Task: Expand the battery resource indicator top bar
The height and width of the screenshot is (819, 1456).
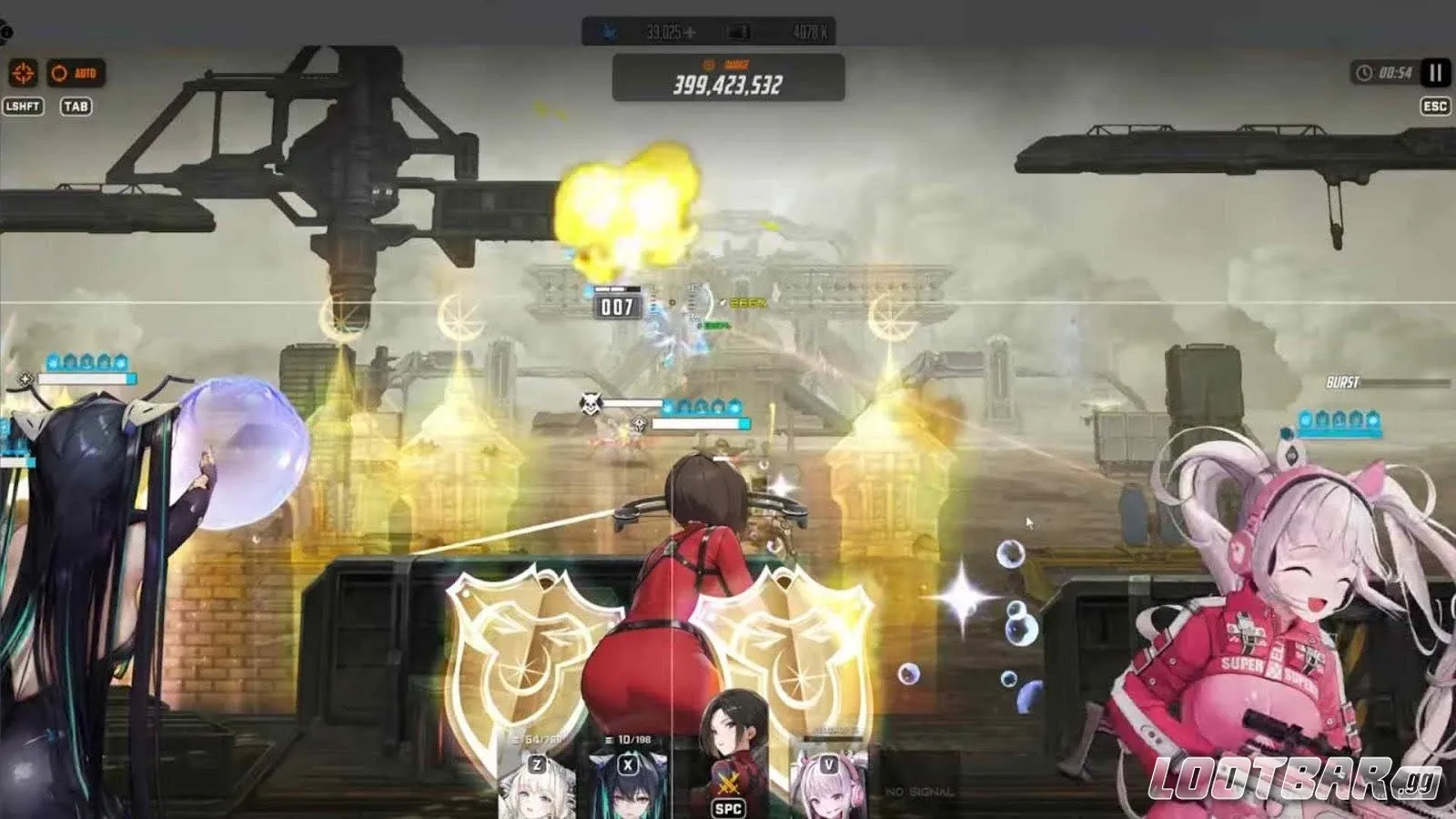Action: tap(737, 32)
